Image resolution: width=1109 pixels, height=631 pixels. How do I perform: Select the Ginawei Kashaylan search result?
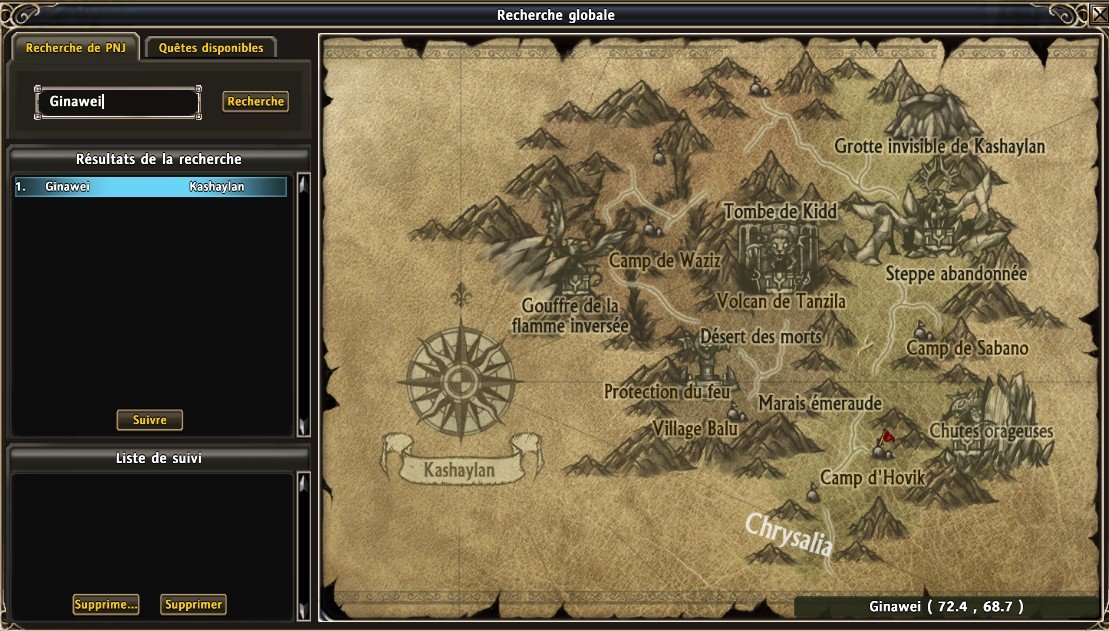coord(150,187)
